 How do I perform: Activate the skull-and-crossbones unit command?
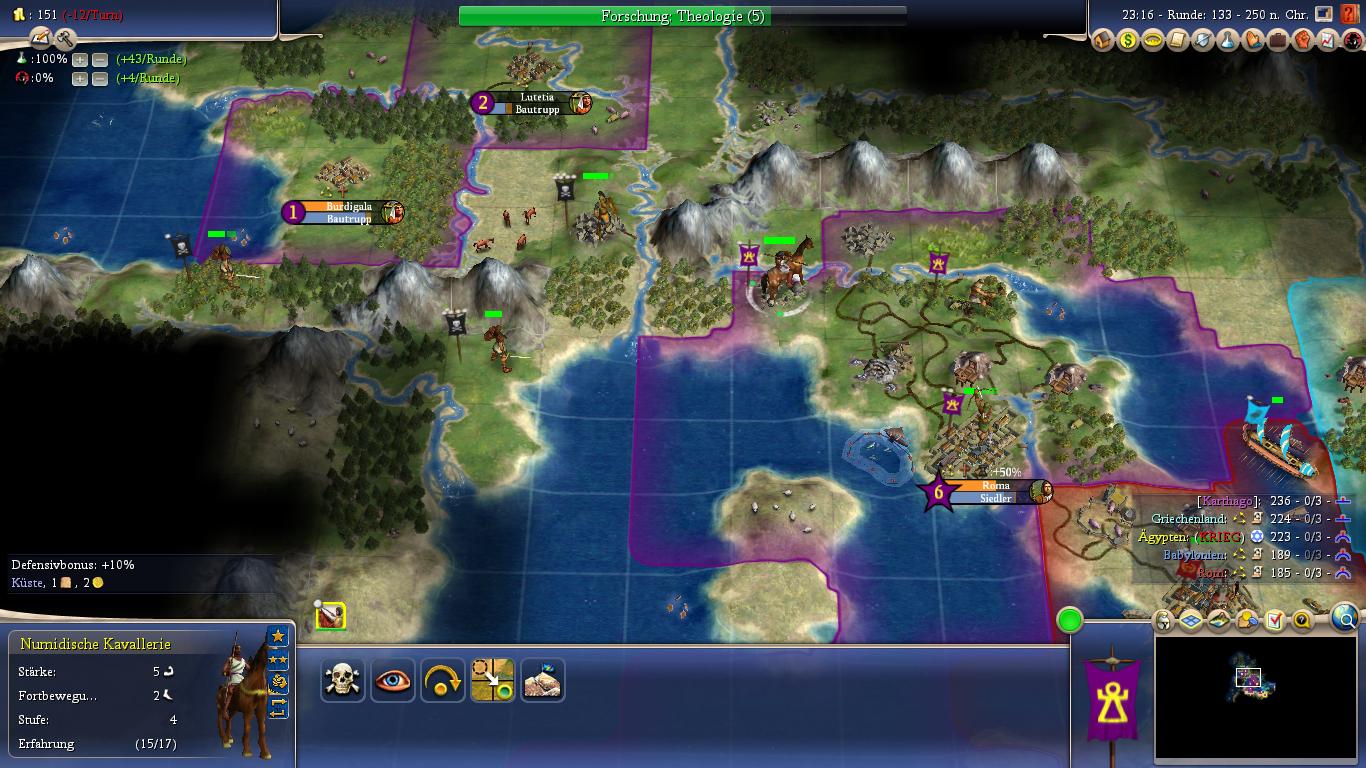(343, 680)
